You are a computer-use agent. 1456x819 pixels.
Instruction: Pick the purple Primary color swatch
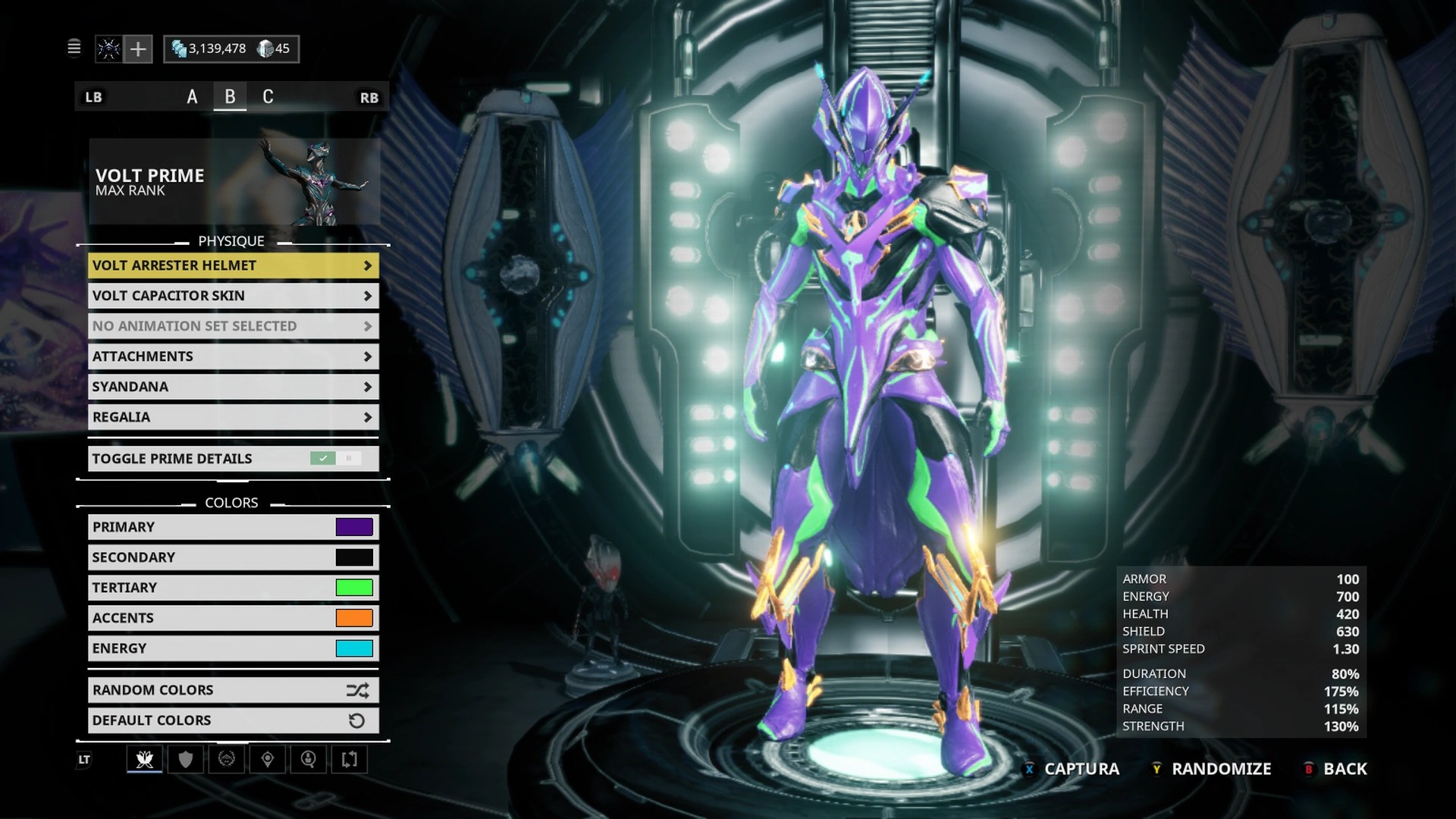coord(354,527)
